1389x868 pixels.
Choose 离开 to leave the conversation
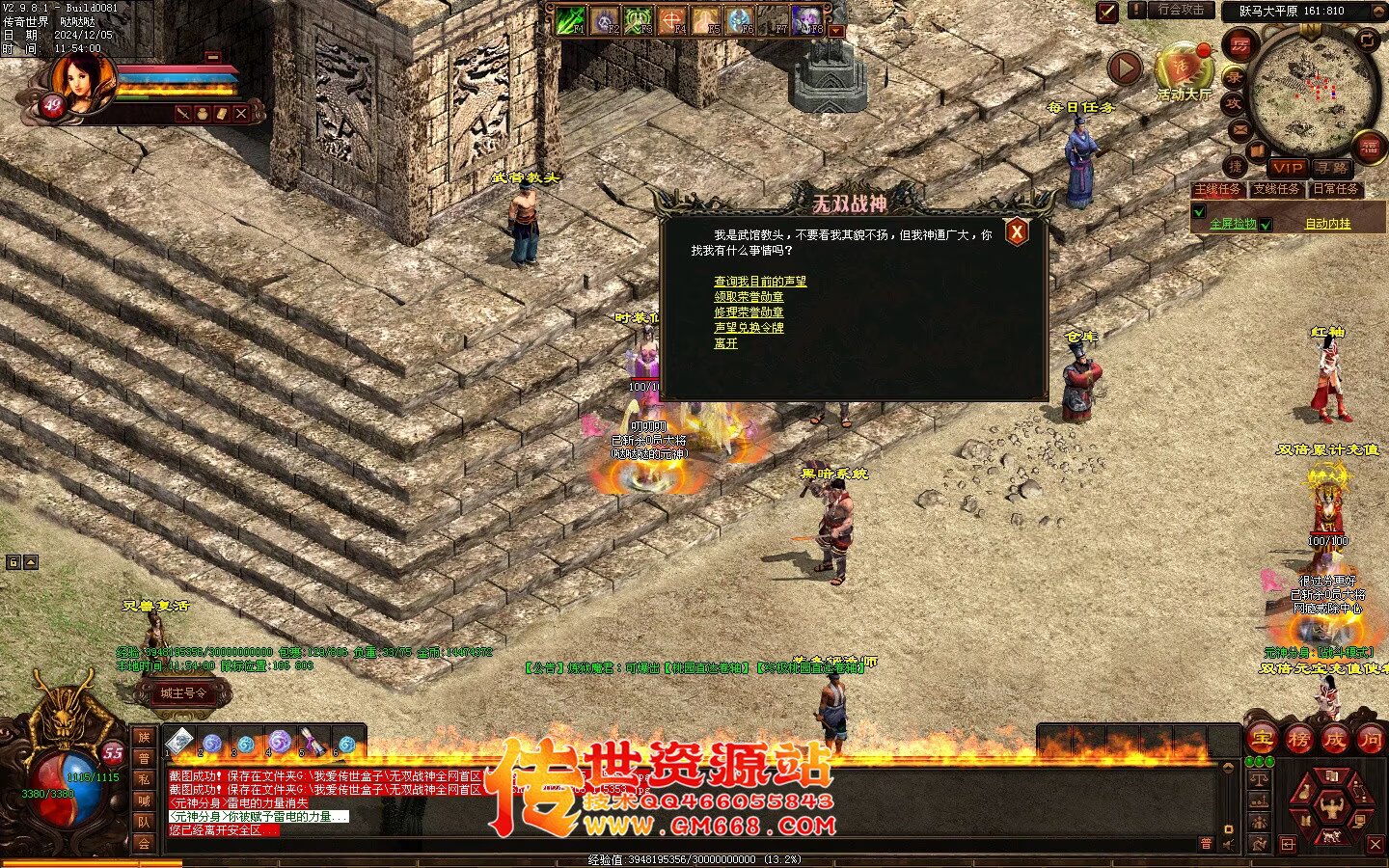(x=725, y=343)
